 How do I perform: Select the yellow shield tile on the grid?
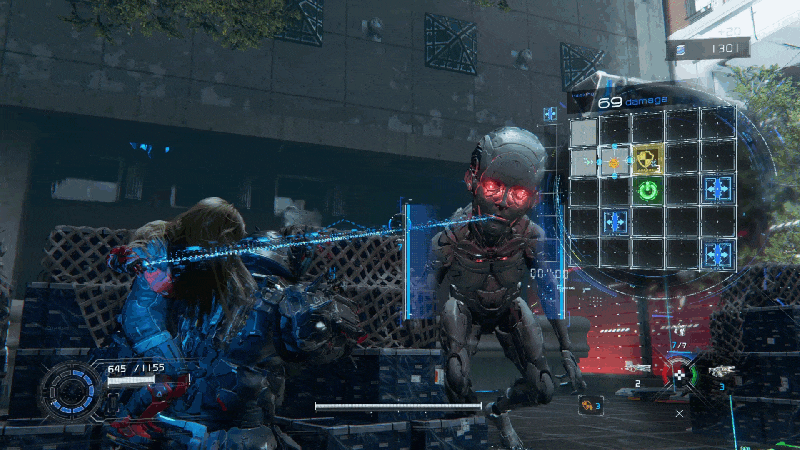pos(648,158)
